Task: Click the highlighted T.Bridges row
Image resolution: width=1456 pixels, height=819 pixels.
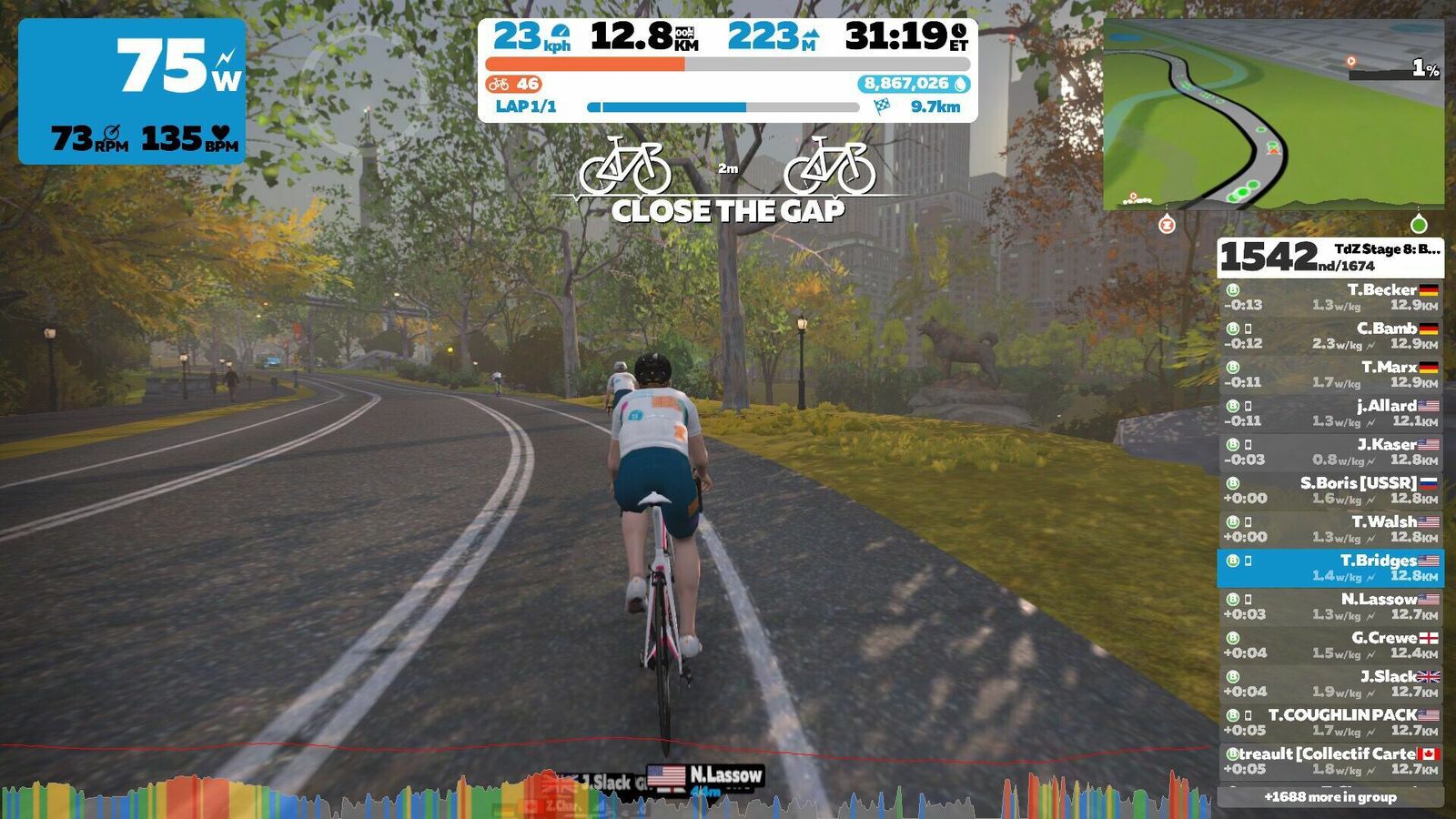Action: point(1330,568)
